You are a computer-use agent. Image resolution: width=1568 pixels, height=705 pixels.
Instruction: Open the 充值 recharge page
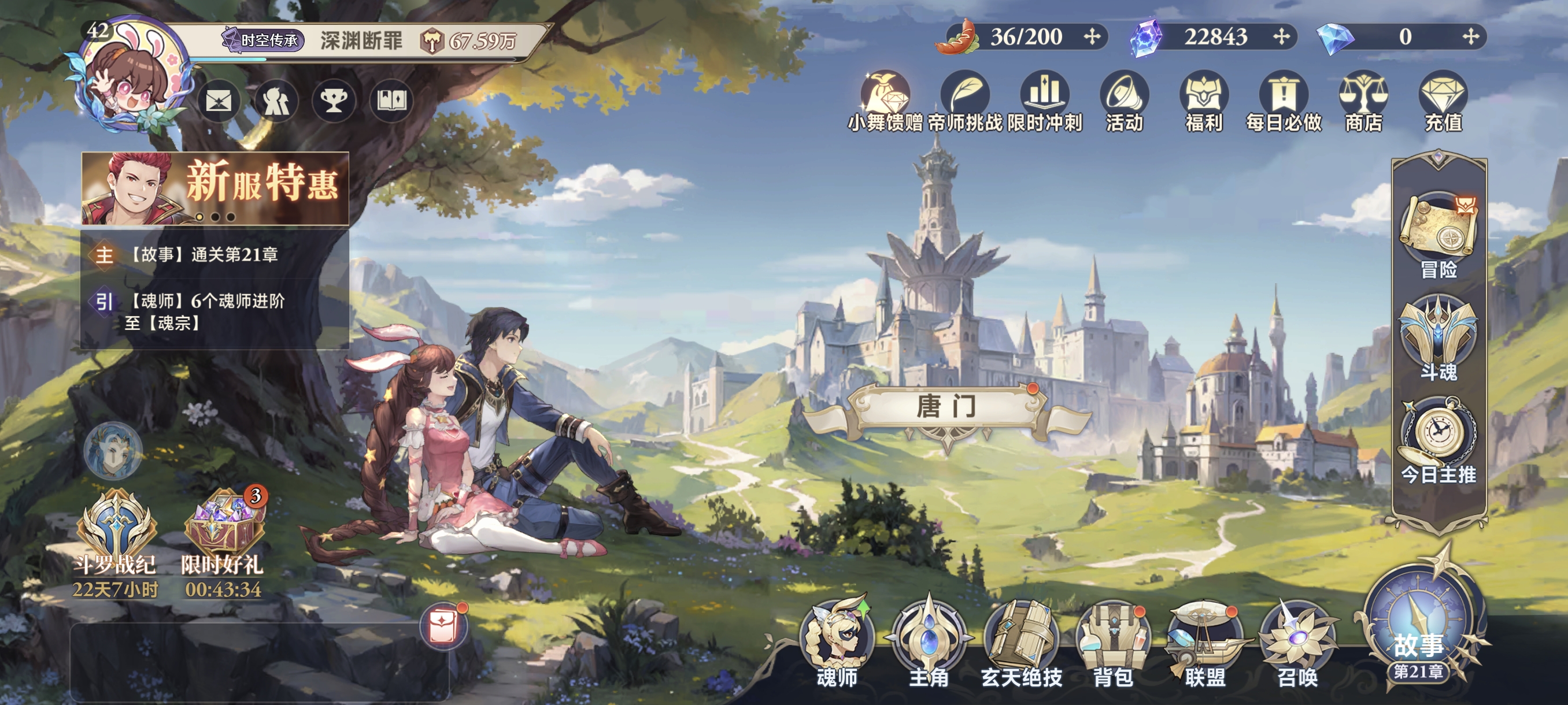[x=1443, y=102]
